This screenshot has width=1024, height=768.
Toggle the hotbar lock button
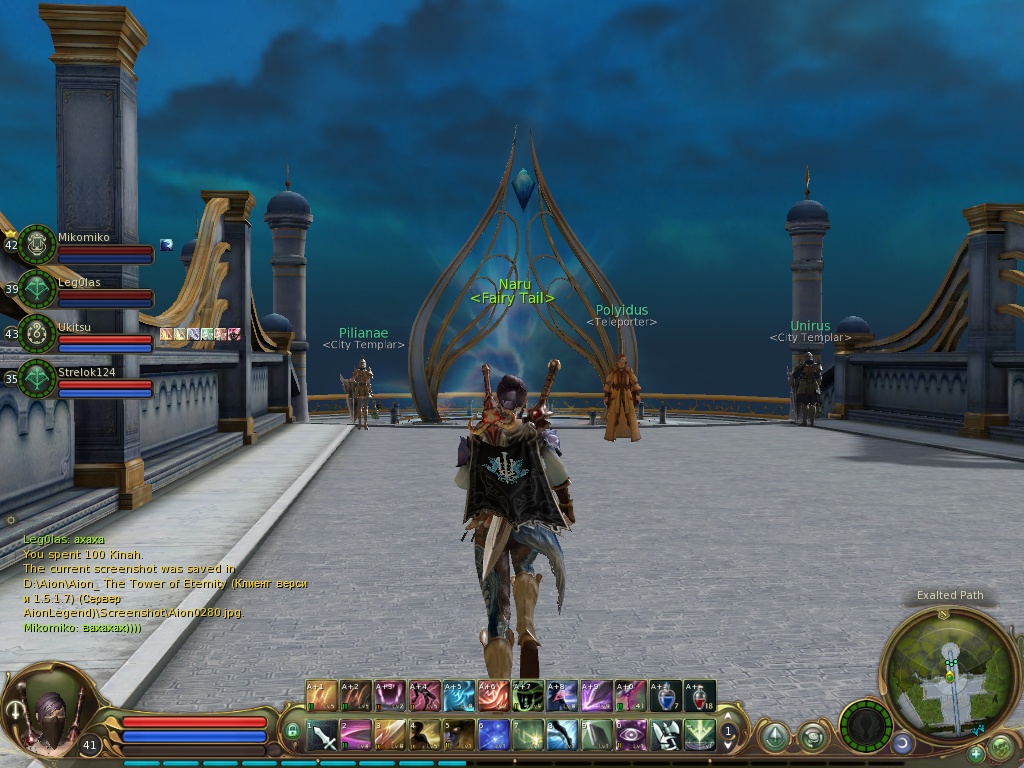click(x=292, y=732)
